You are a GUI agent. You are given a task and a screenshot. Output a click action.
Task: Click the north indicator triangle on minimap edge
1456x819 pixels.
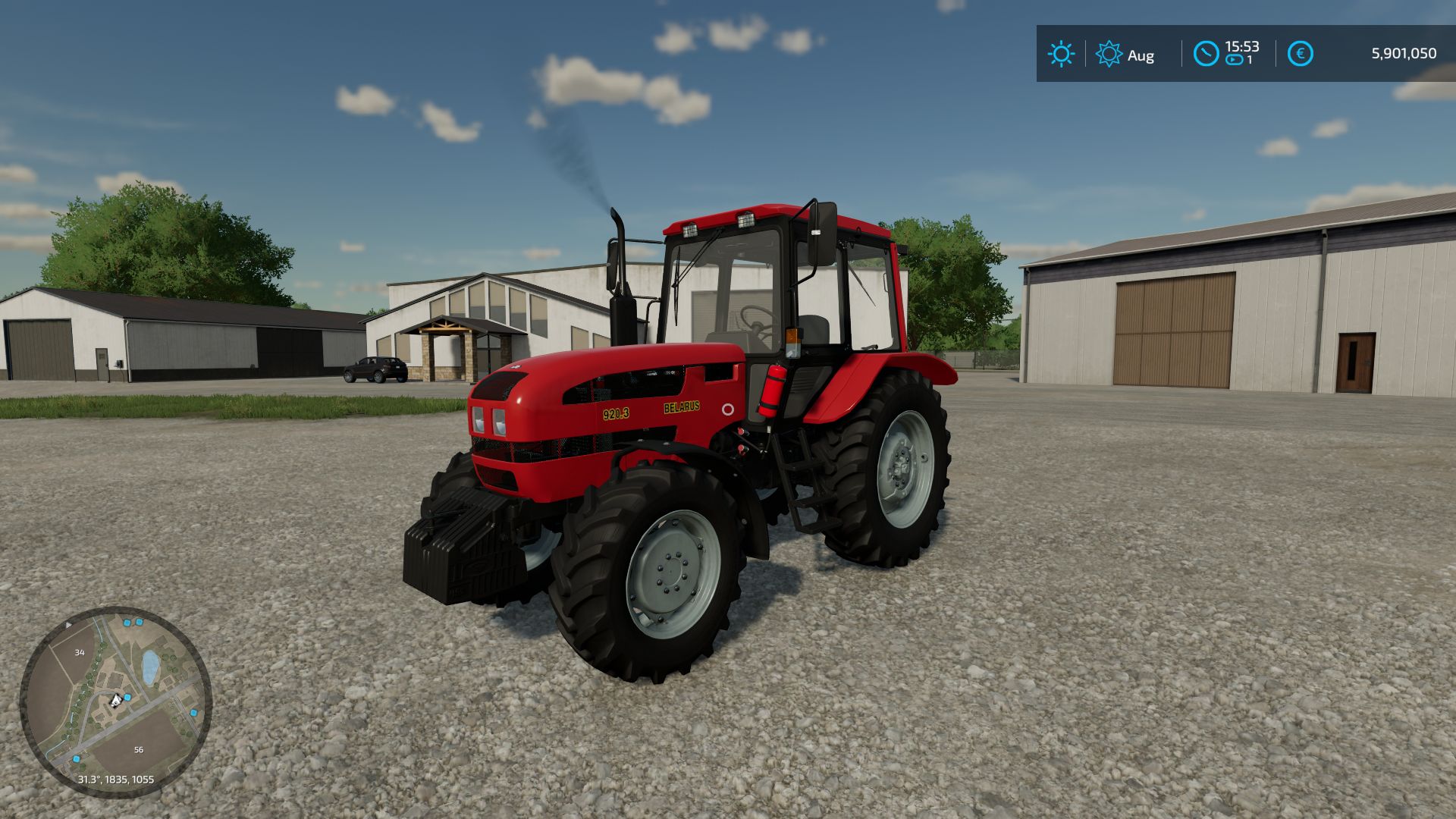tap(68, 625)
